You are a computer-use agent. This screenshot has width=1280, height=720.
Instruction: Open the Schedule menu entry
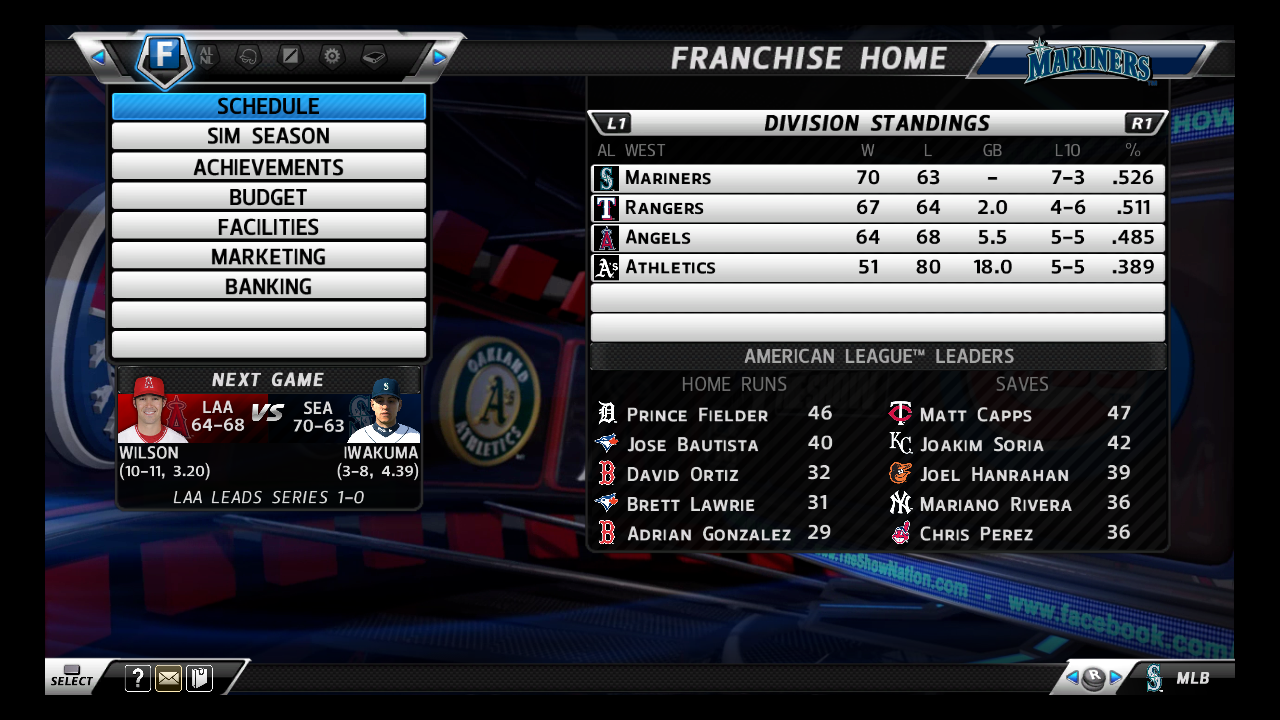268,106
